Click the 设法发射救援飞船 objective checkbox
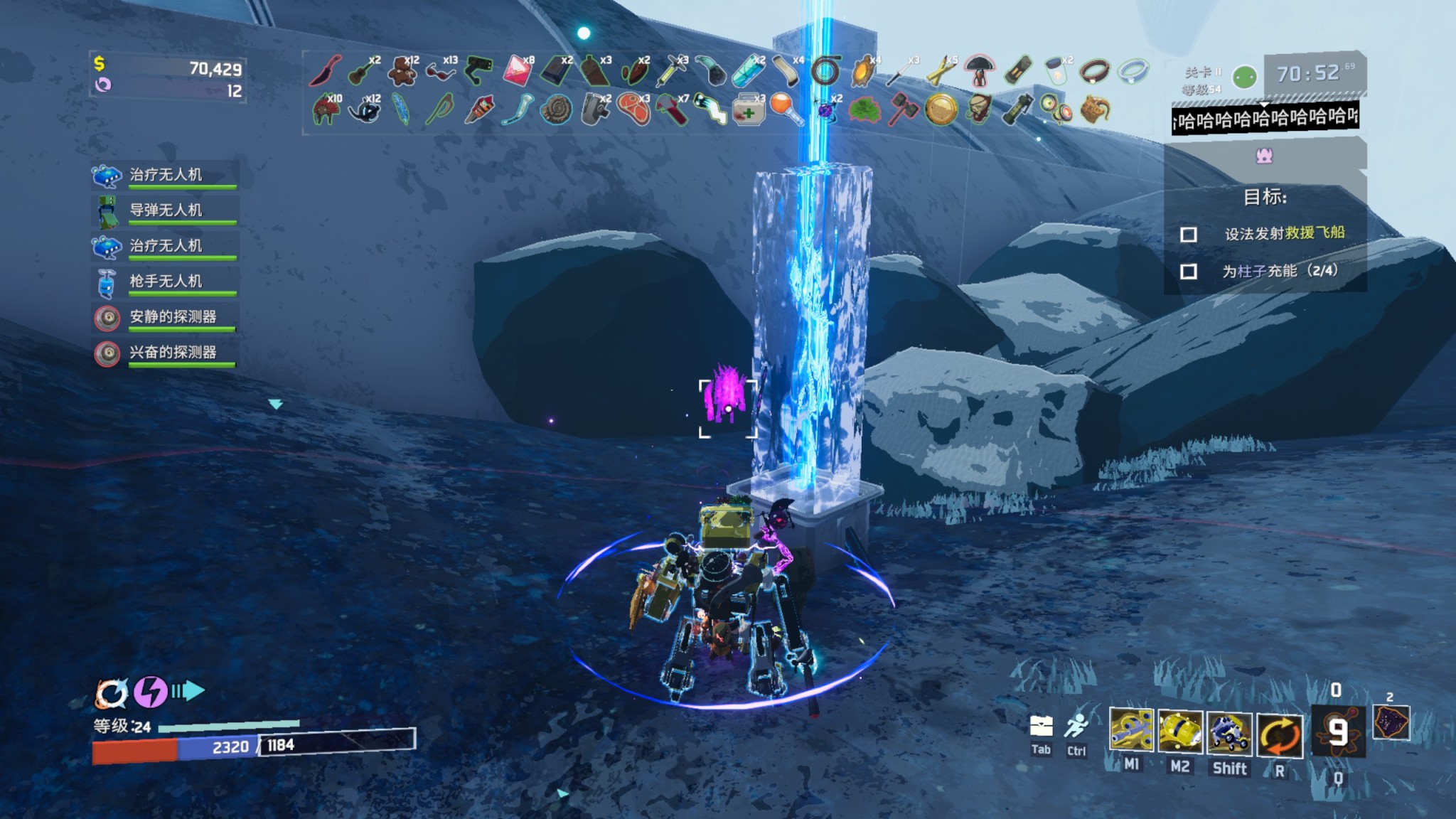The width and height of the screenshot is (1456, 819). point(1188,235)
